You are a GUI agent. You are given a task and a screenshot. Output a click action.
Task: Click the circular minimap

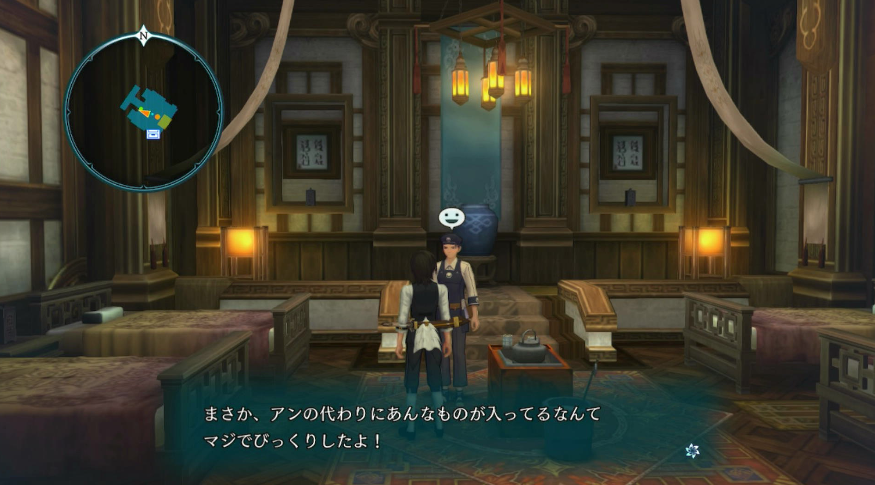143,110
